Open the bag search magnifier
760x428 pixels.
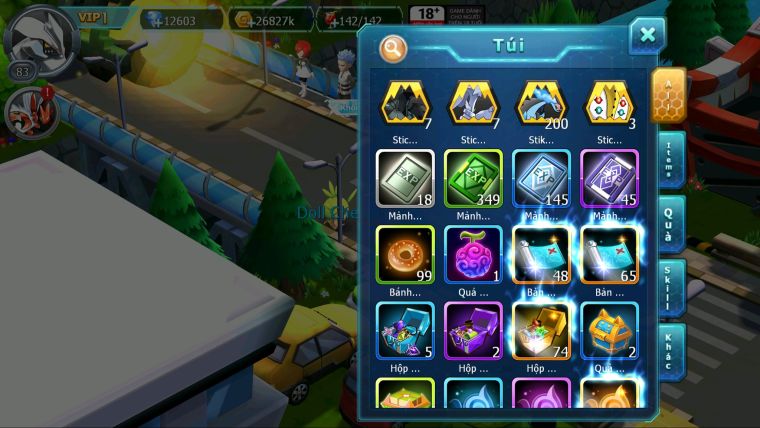393,47
